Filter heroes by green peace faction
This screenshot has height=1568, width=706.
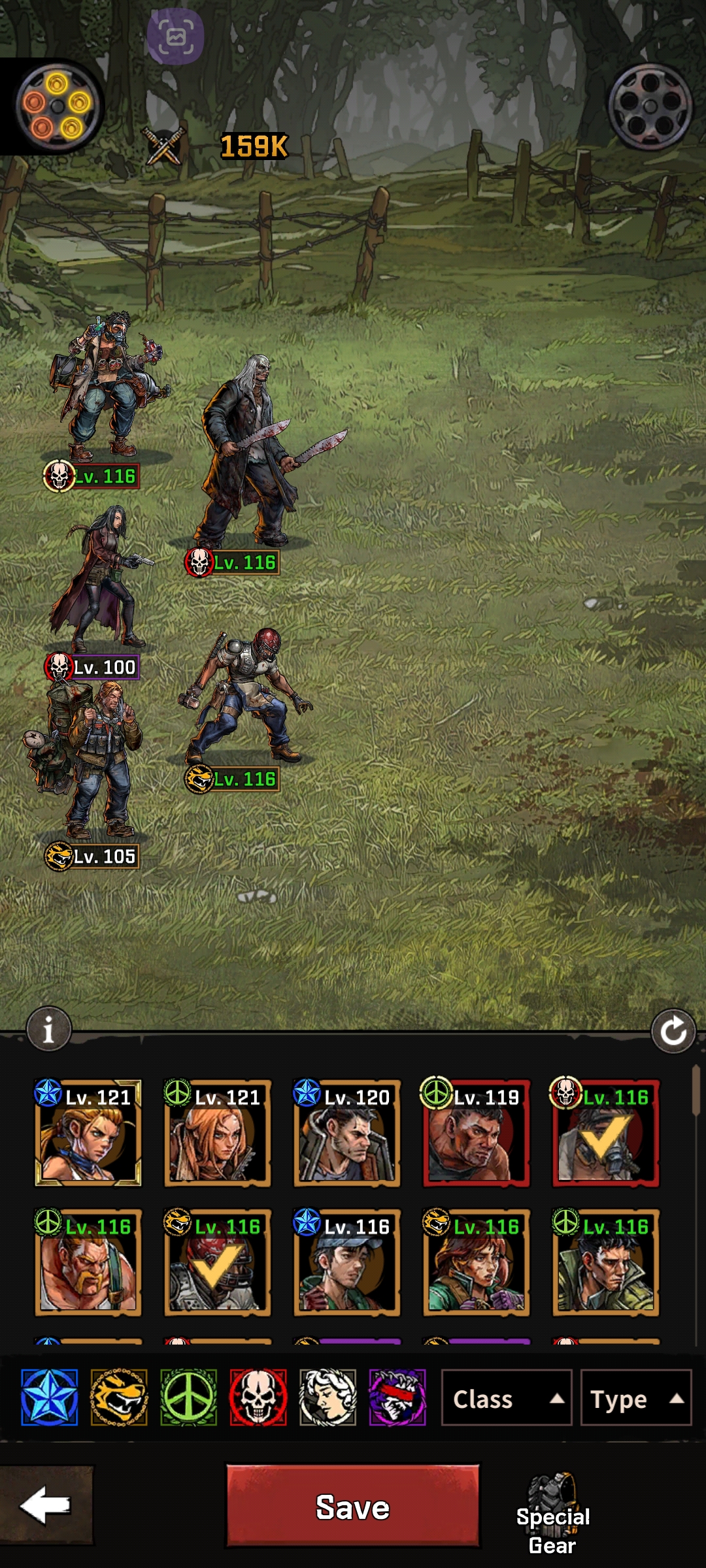click(x=188, y=1397)
